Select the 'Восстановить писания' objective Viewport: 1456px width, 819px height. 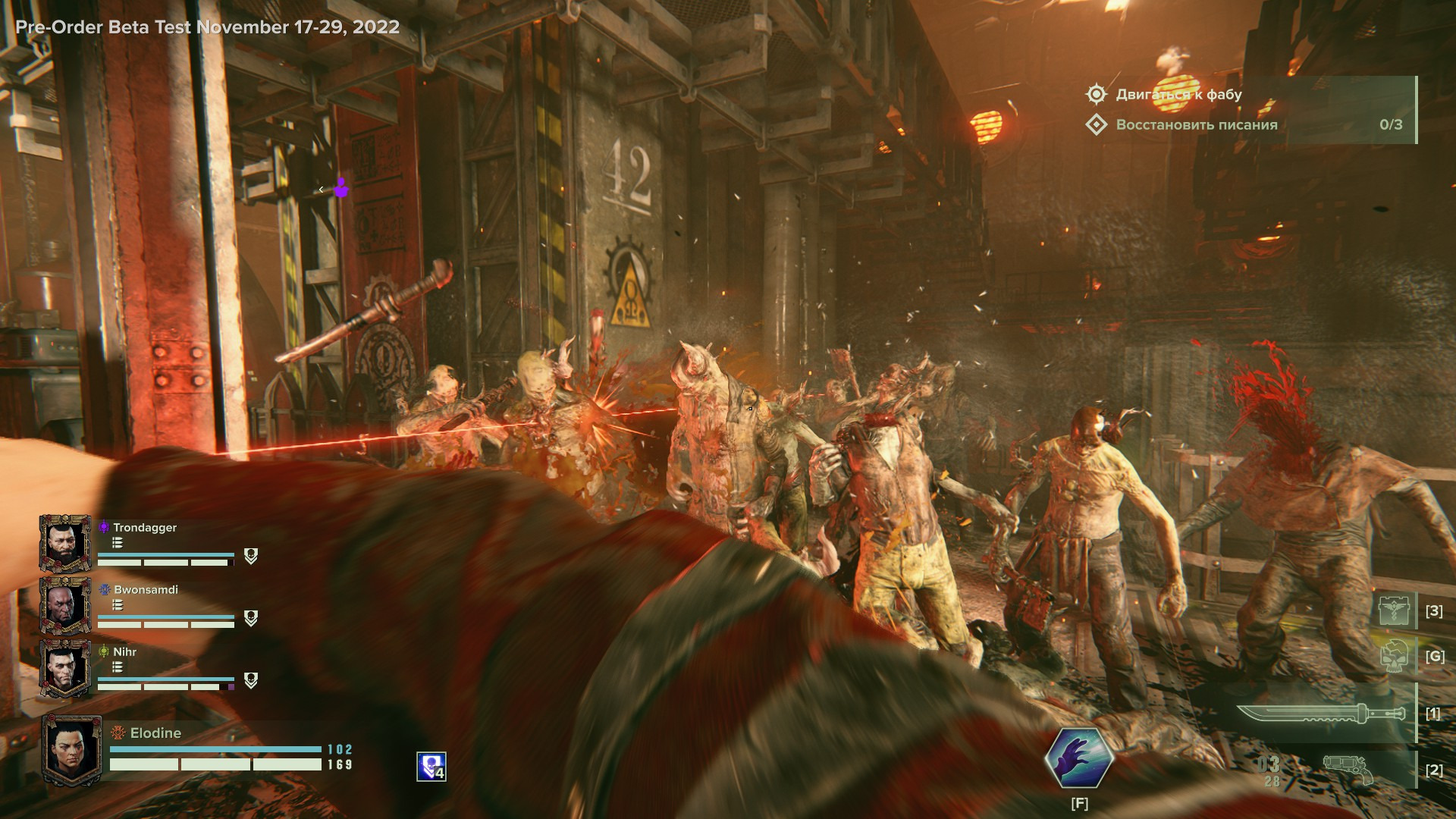(1196, 124)
